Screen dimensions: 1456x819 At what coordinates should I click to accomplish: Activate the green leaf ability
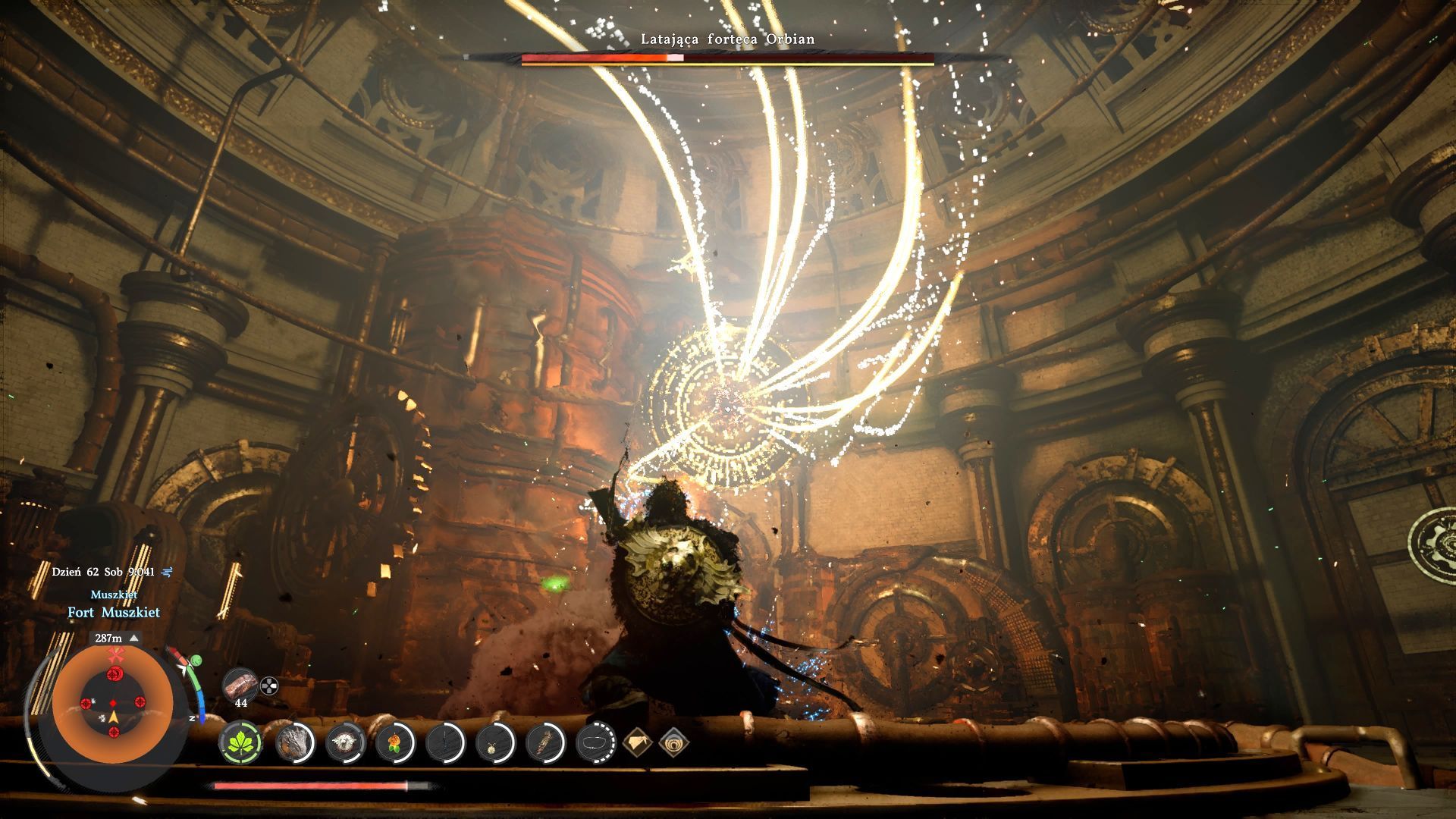coord(241,742)
